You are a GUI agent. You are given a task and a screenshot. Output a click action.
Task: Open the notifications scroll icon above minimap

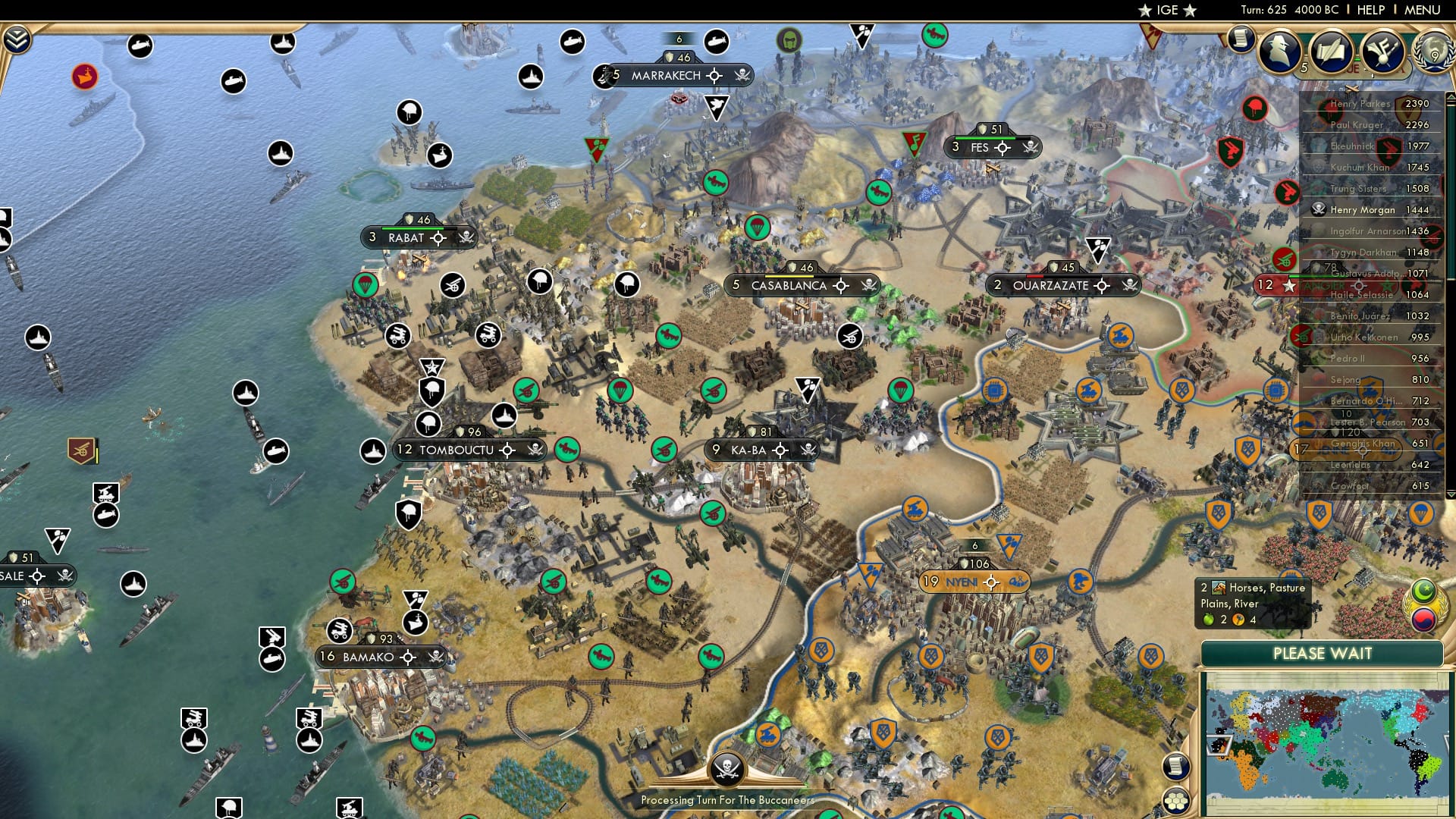[1176, 766]
